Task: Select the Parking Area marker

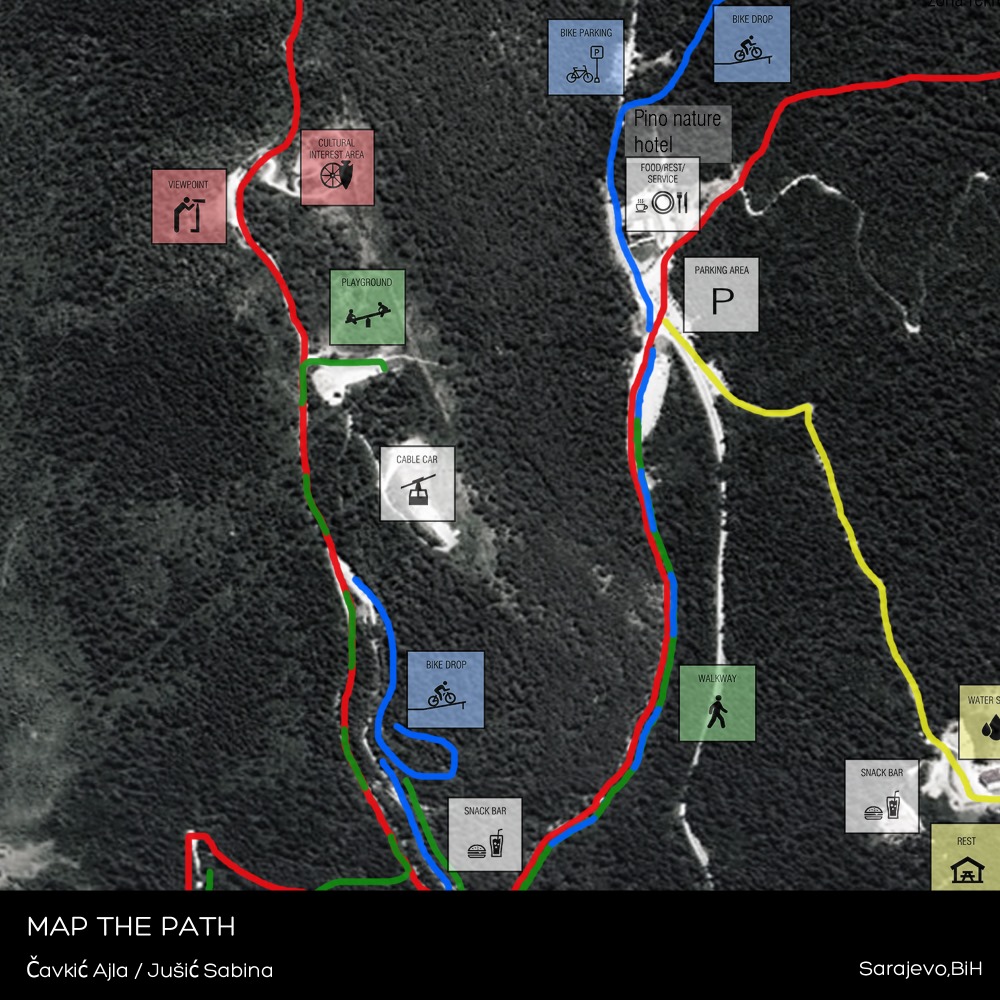Action: 721,295
